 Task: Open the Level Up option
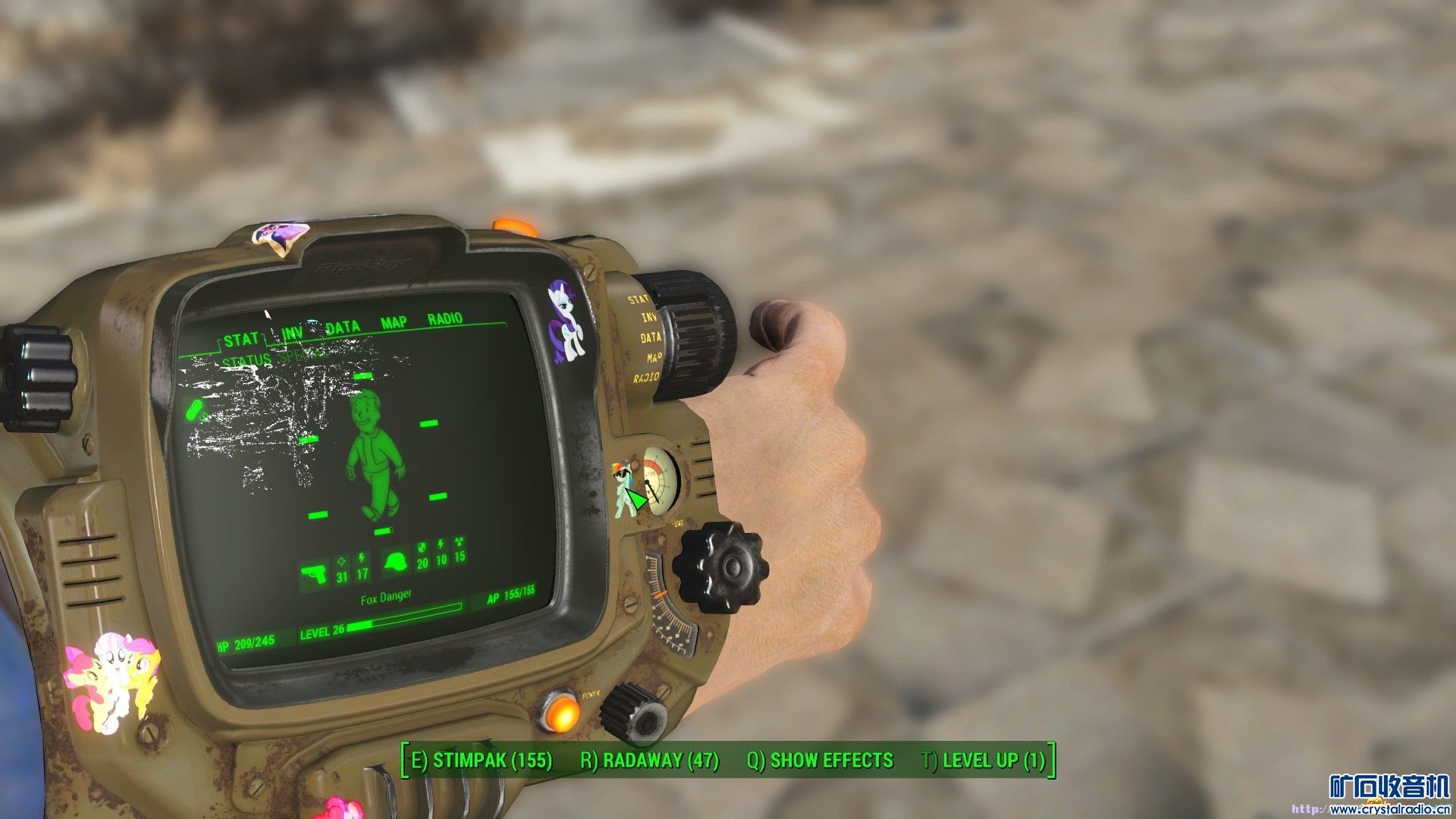click(984, 761)
